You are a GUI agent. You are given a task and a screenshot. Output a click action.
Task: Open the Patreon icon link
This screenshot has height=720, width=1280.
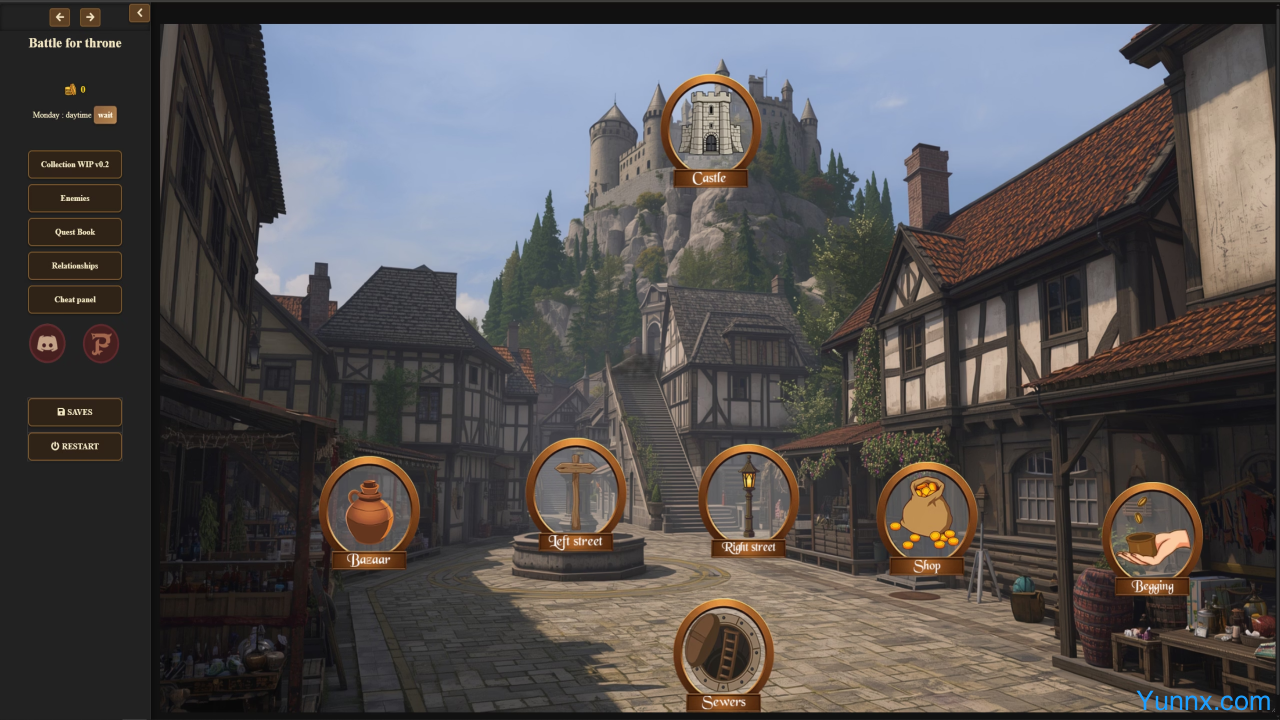[x=101, y=343]
